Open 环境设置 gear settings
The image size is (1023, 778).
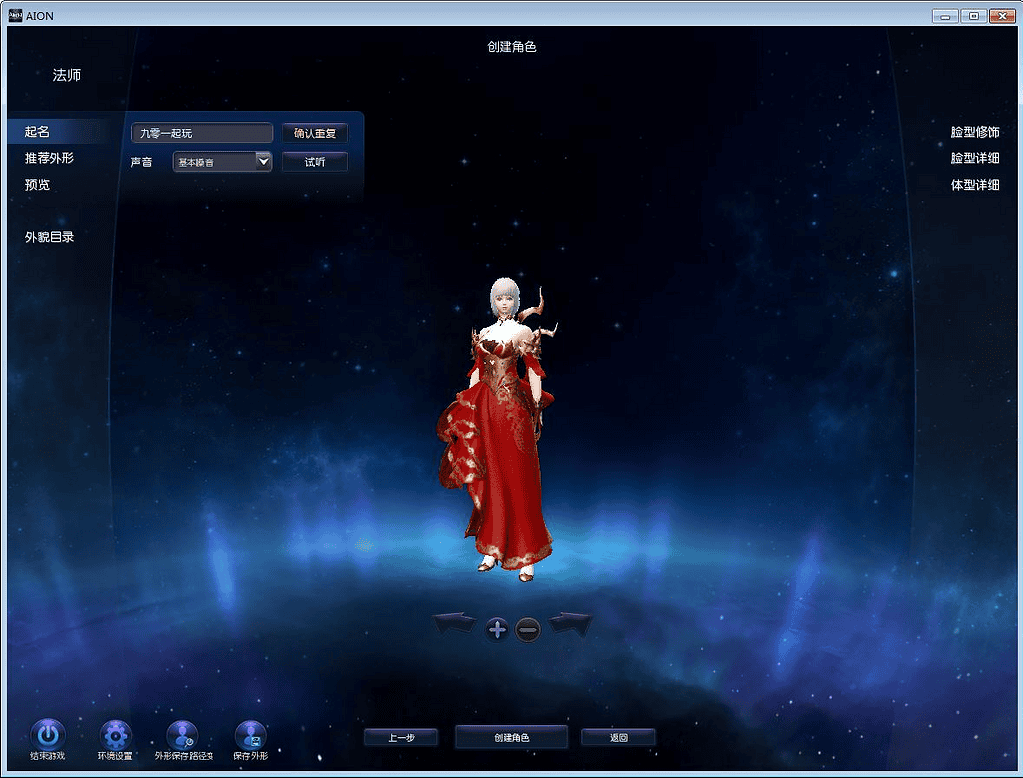pos(115,735)
